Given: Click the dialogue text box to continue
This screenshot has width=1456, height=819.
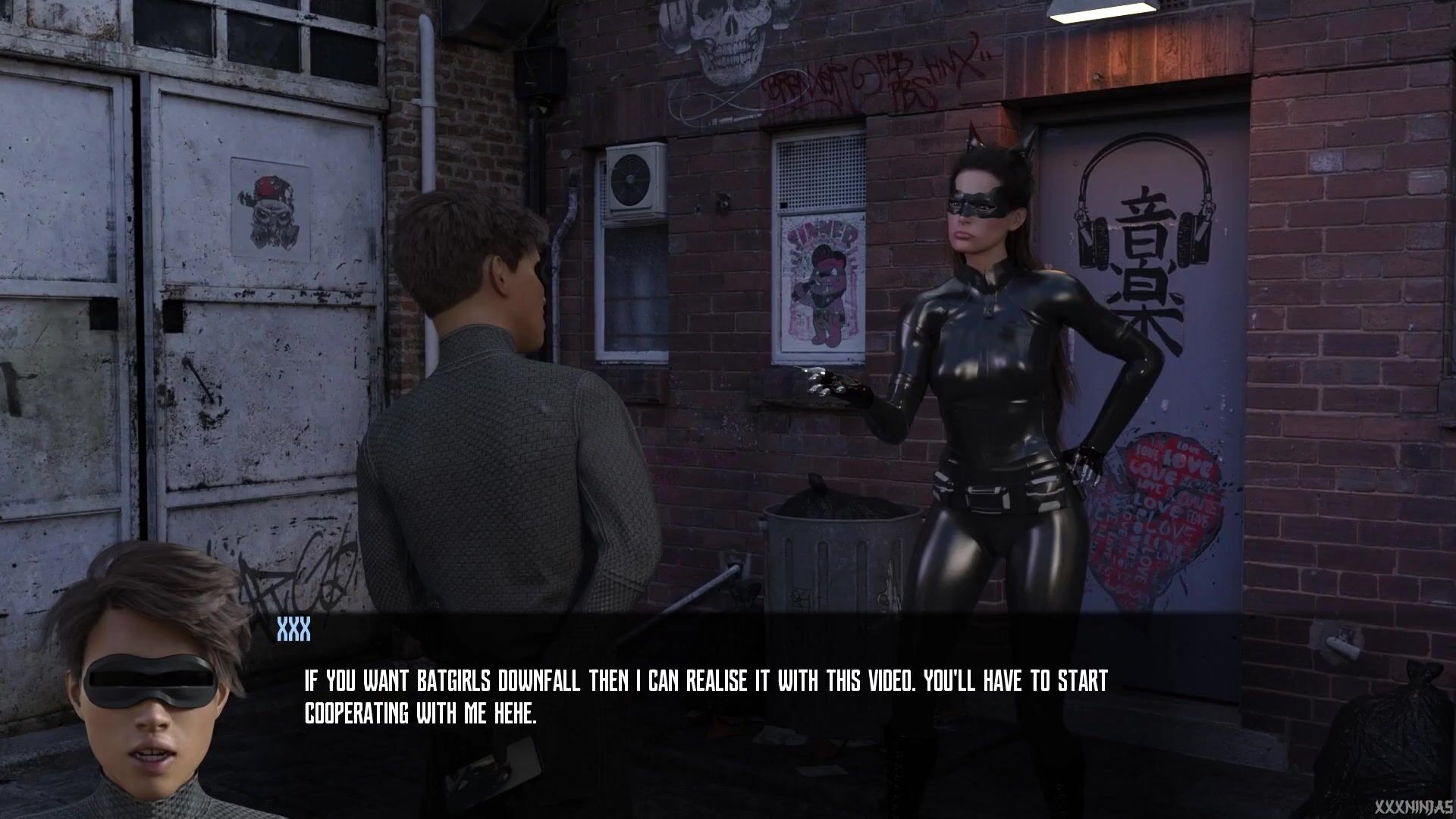Looking at the screenshot, I should pyautogui.click(x=705, y=698).
